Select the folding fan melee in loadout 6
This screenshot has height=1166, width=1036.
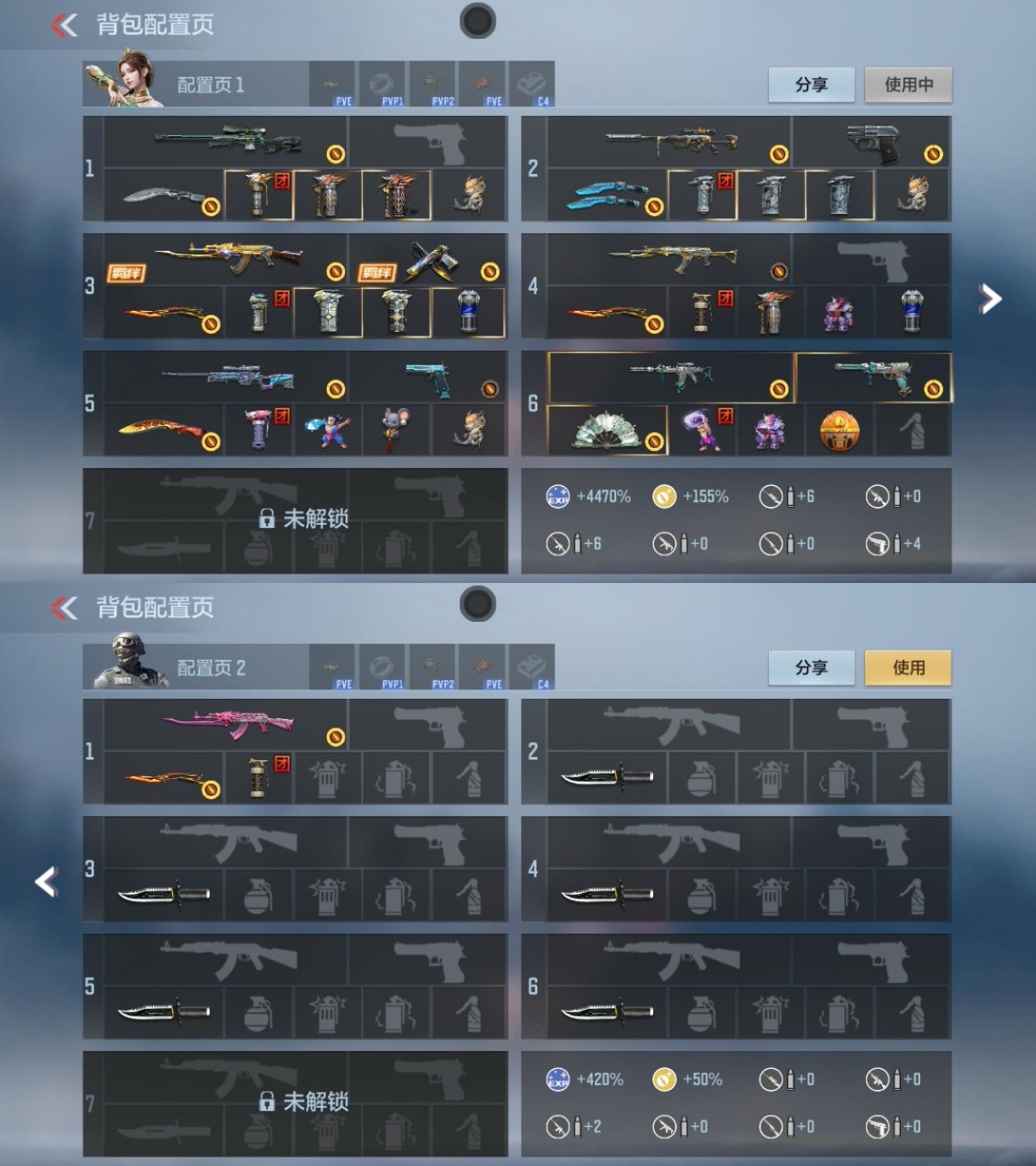coord(607,429)
